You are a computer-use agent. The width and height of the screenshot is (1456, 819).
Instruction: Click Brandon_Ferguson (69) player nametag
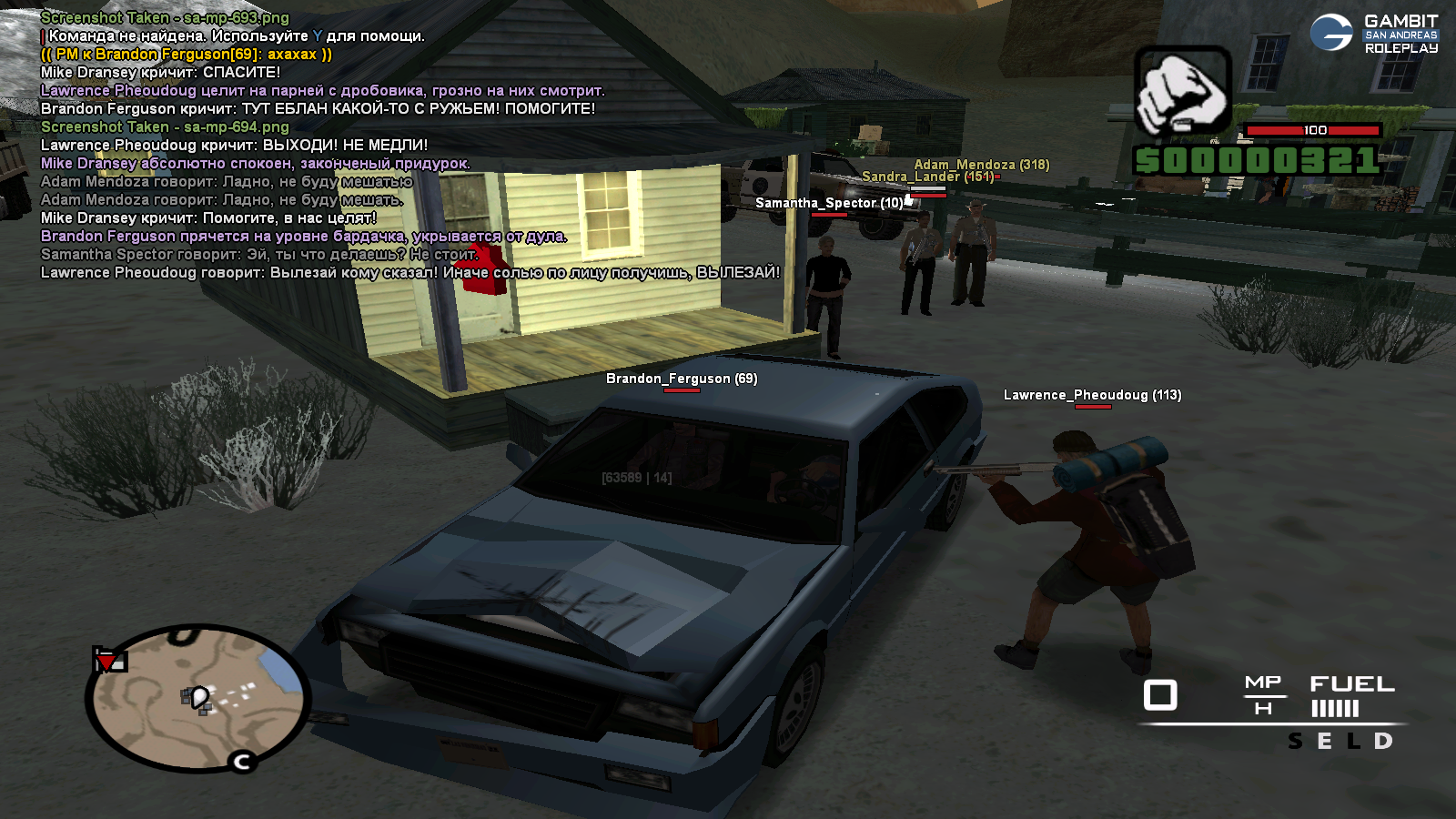click(682, 379)
